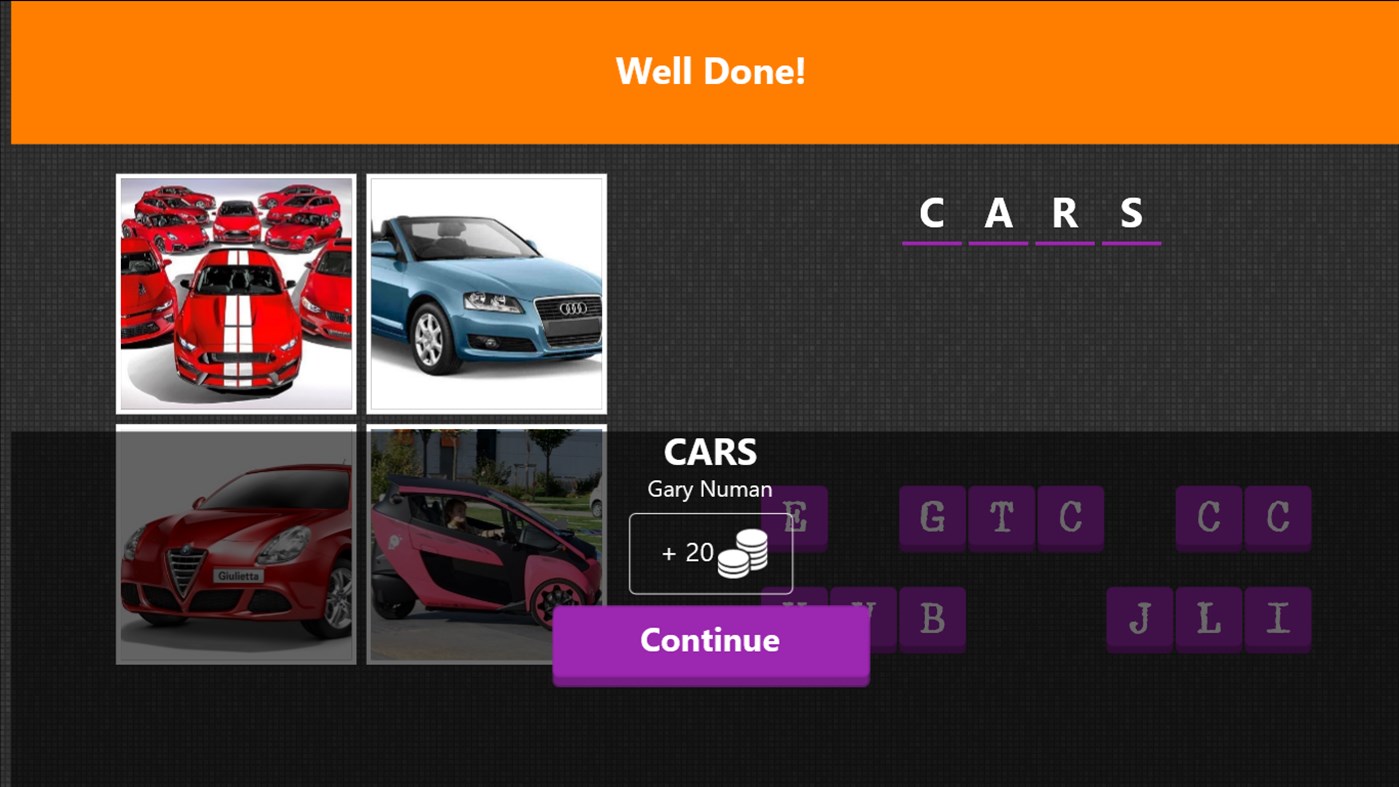Select the red Alfa Romeo Giulietta image
The width and height of the screenshot is (1399, 787).
coord(235,543)
